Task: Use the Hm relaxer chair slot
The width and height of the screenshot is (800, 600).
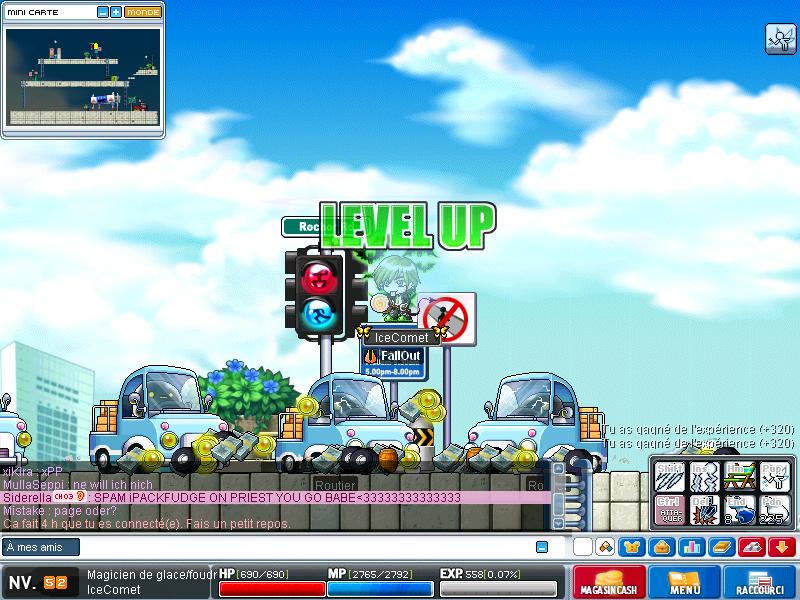Action: point(738,474)
